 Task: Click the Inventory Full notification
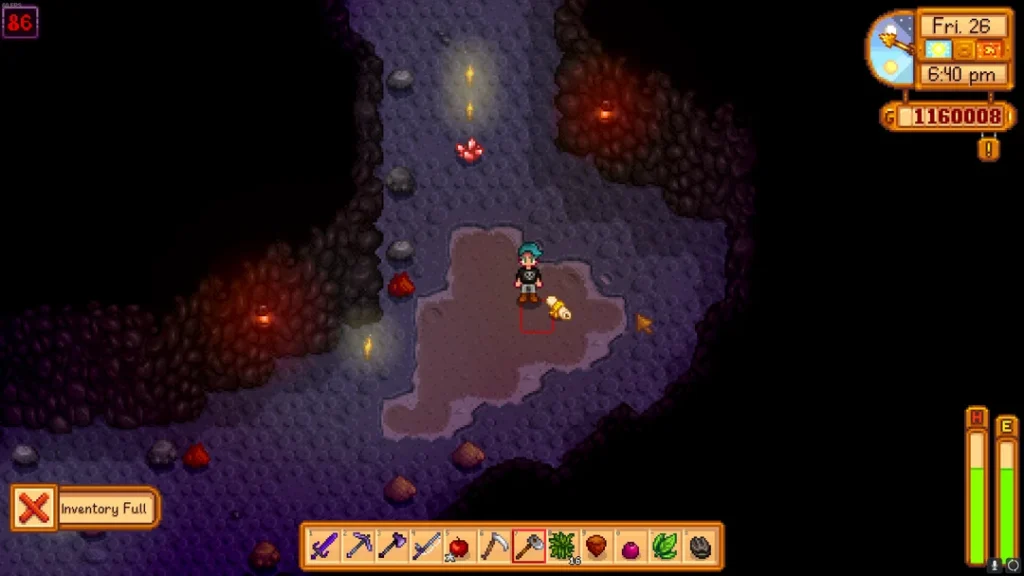(x=86, y=509)
